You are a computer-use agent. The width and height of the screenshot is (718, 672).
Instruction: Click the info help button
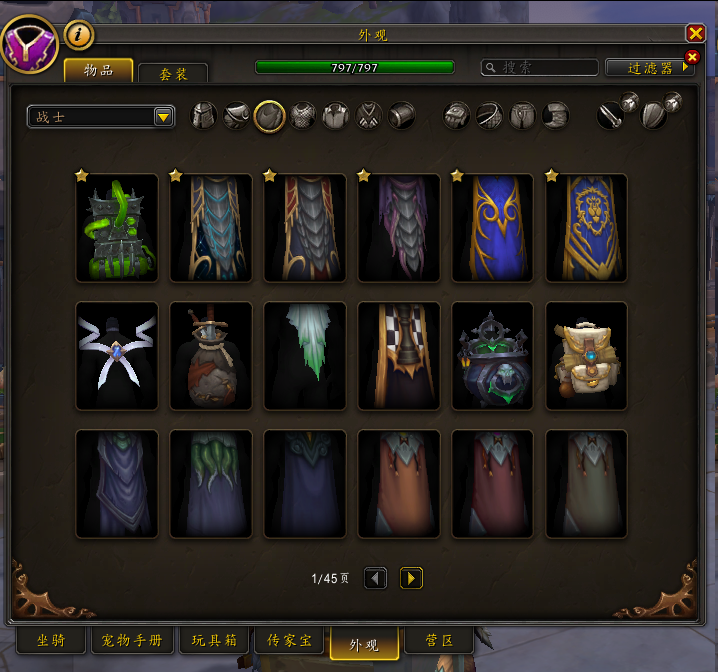coord(79,35)
